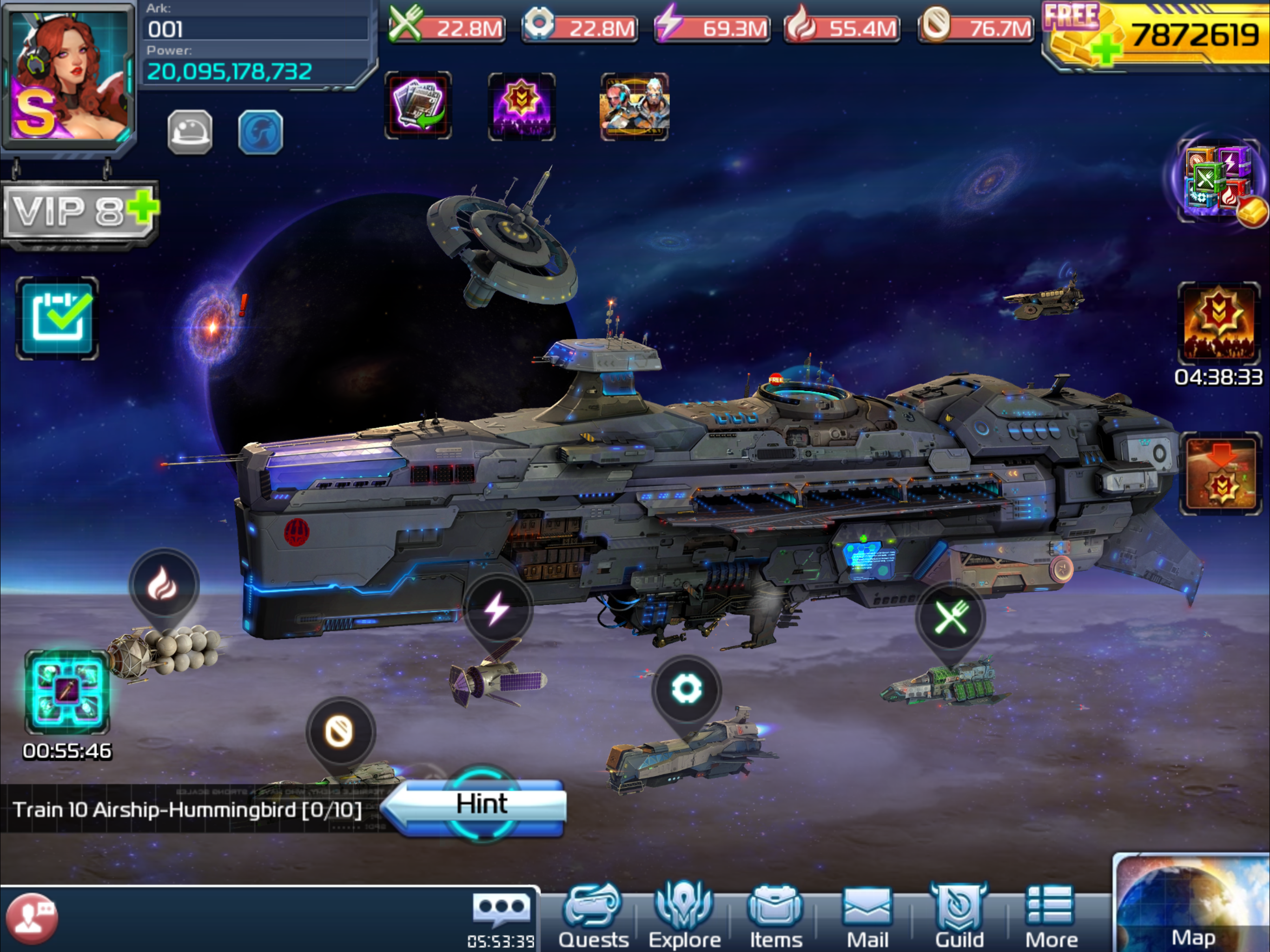1270x952 pixels.
Task: Open the commander portrait profile
Action: 69,75
